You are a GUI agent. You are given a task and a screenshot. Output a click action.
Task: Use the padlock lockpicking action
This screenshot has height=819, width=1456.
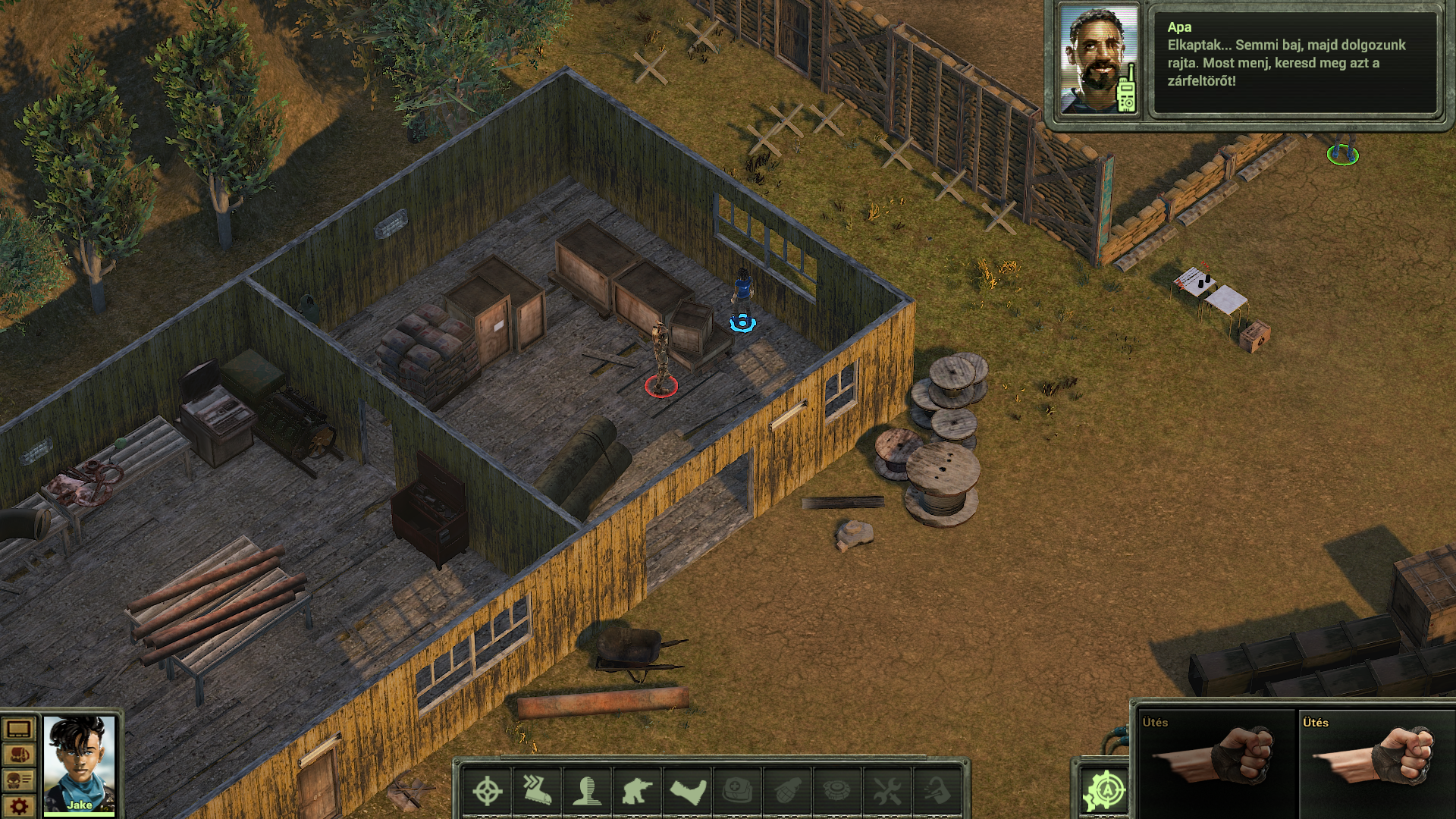pos(937,792)
